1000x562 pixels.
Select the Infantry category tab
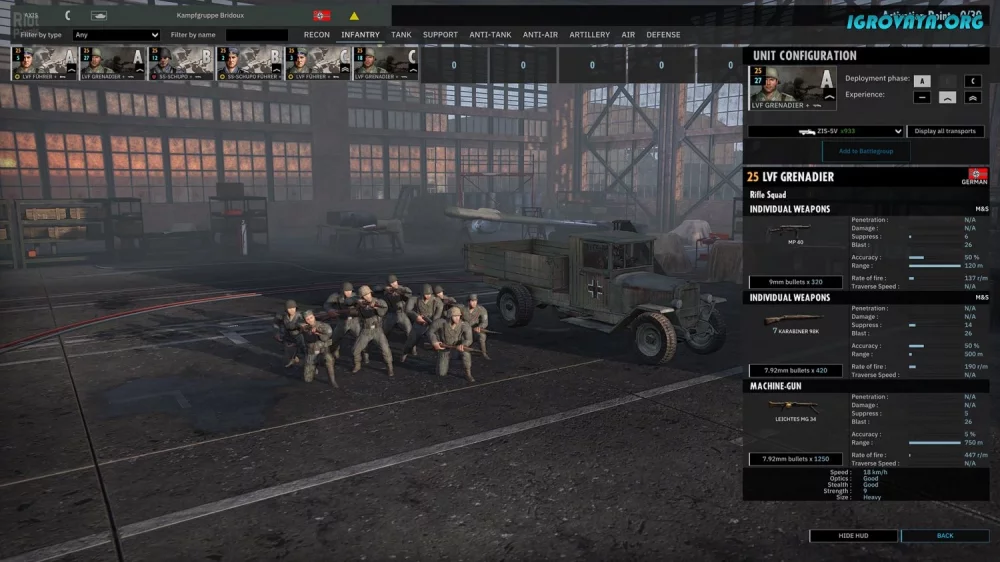(360, 35)
